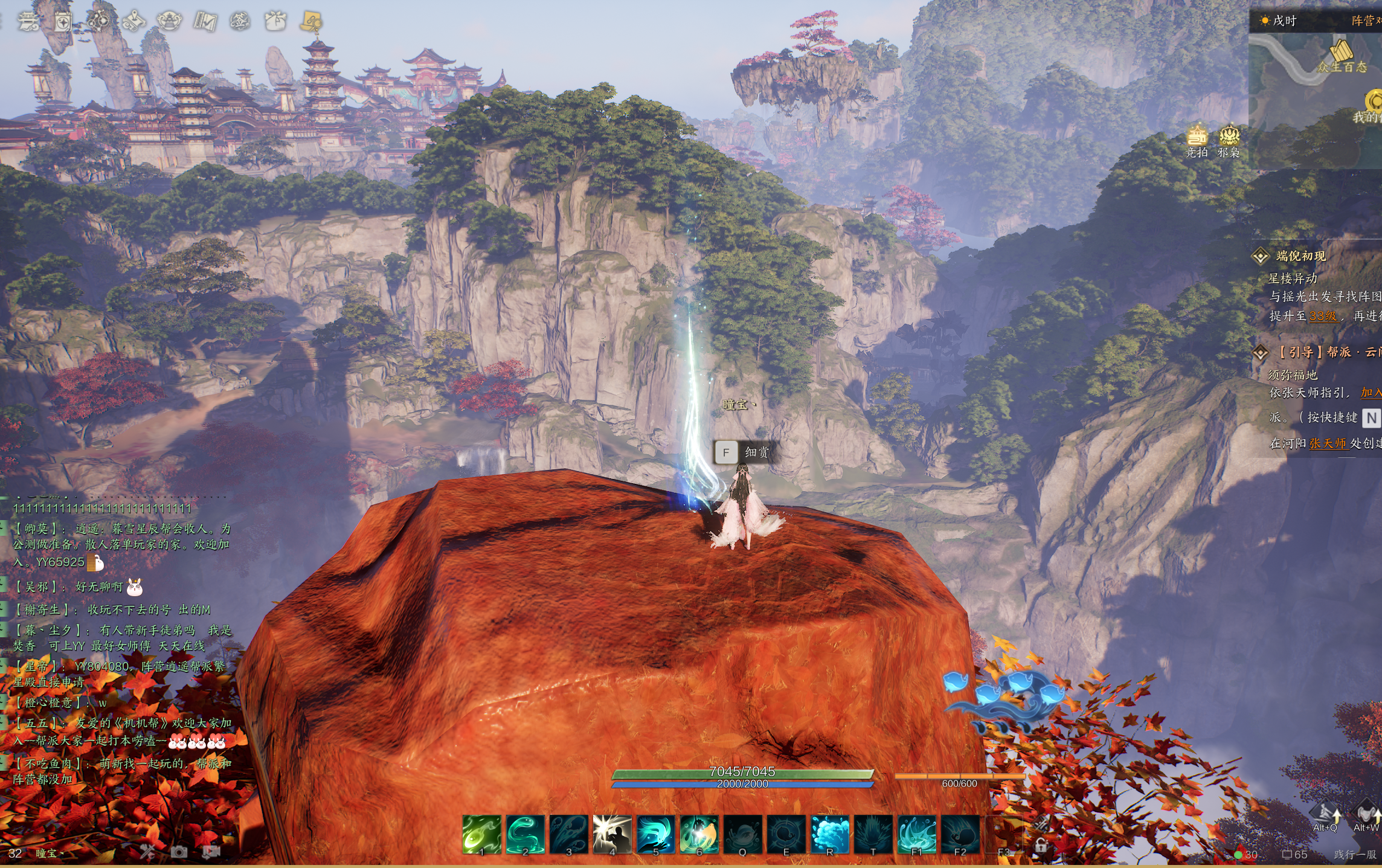This screenshot has height=868, width=1382.
Task: Cast the glowing hand skill in slot 5
Action: (655, 834)
